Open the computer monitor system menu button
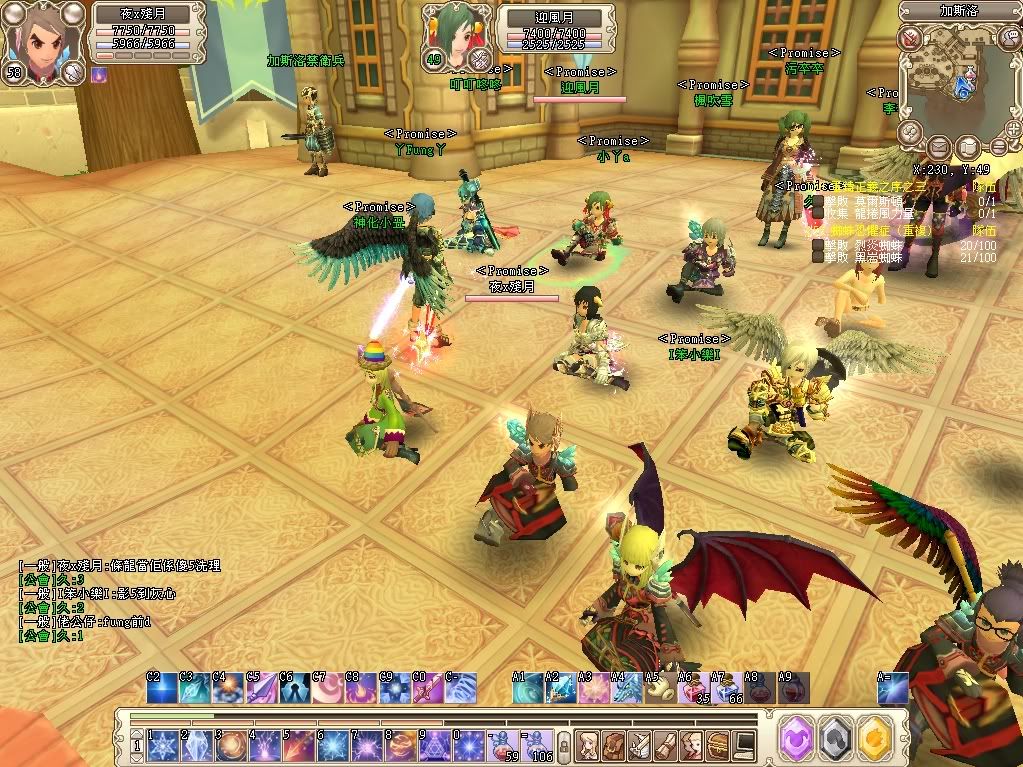1023x767 pixels. tap(744, 744)
